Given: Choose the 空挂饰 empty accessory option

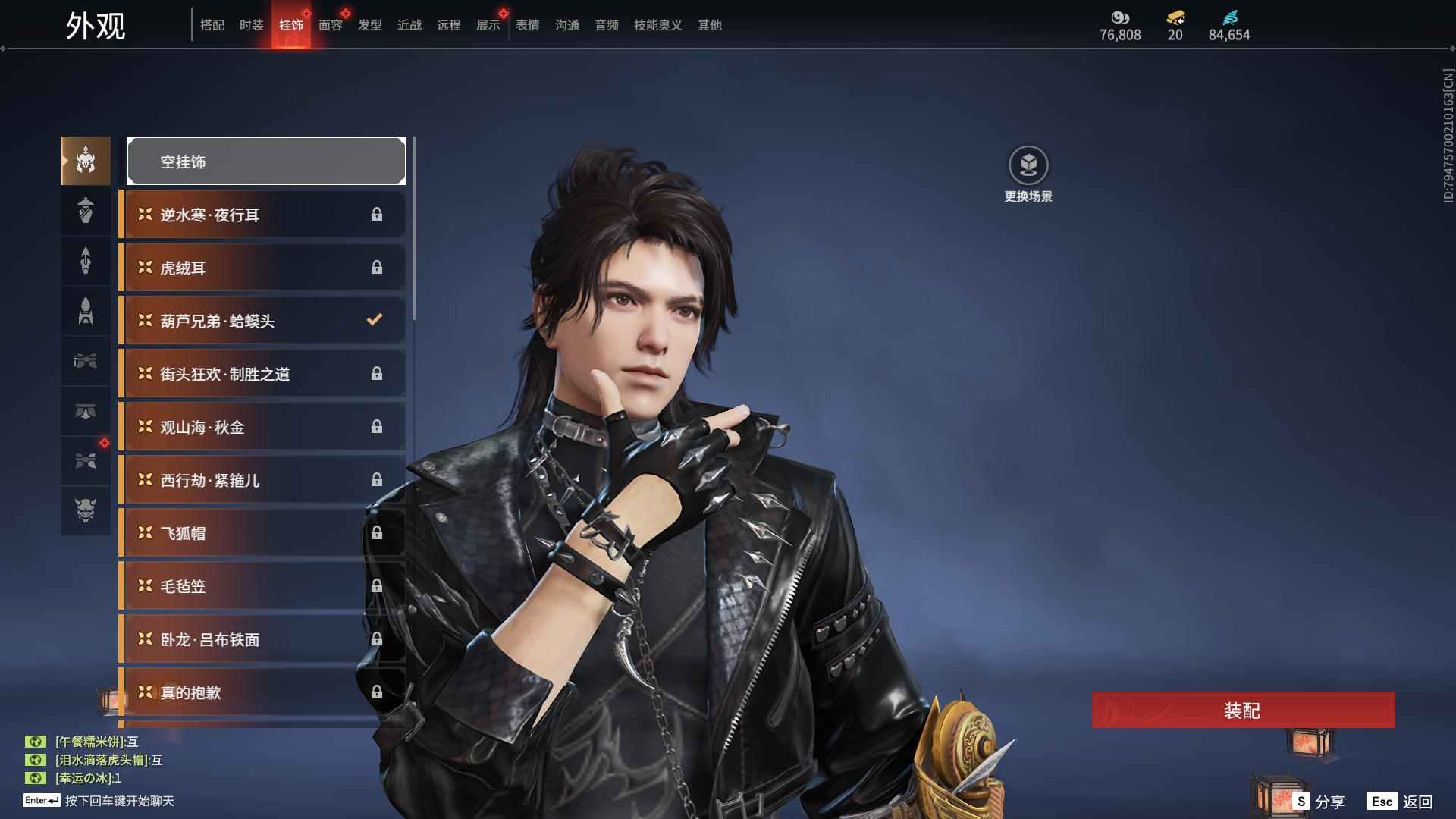Looking at the screenshot, I should click(266, 161).
